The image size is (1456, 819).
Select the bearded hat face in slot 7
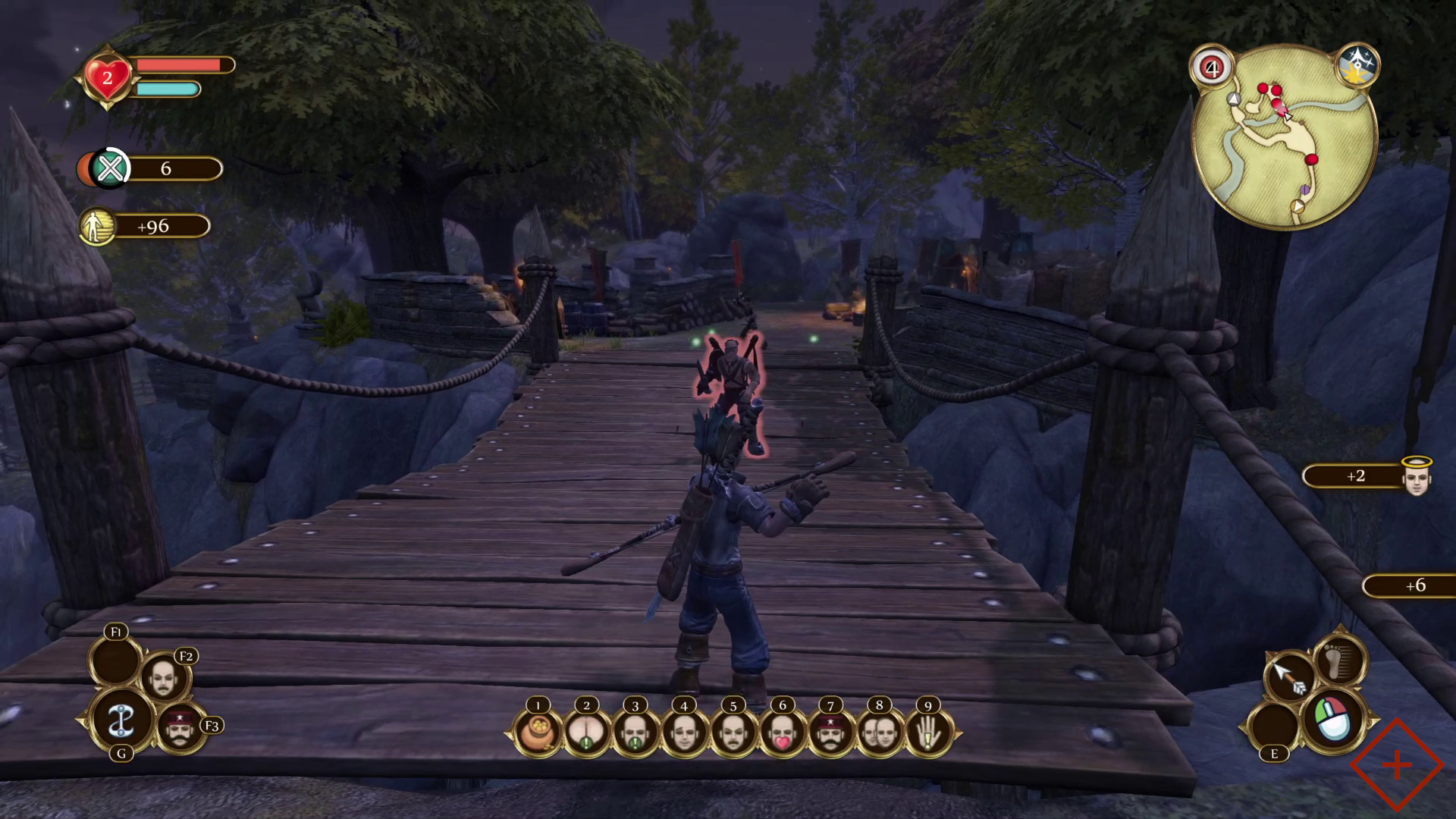click(x=831, y=732)
